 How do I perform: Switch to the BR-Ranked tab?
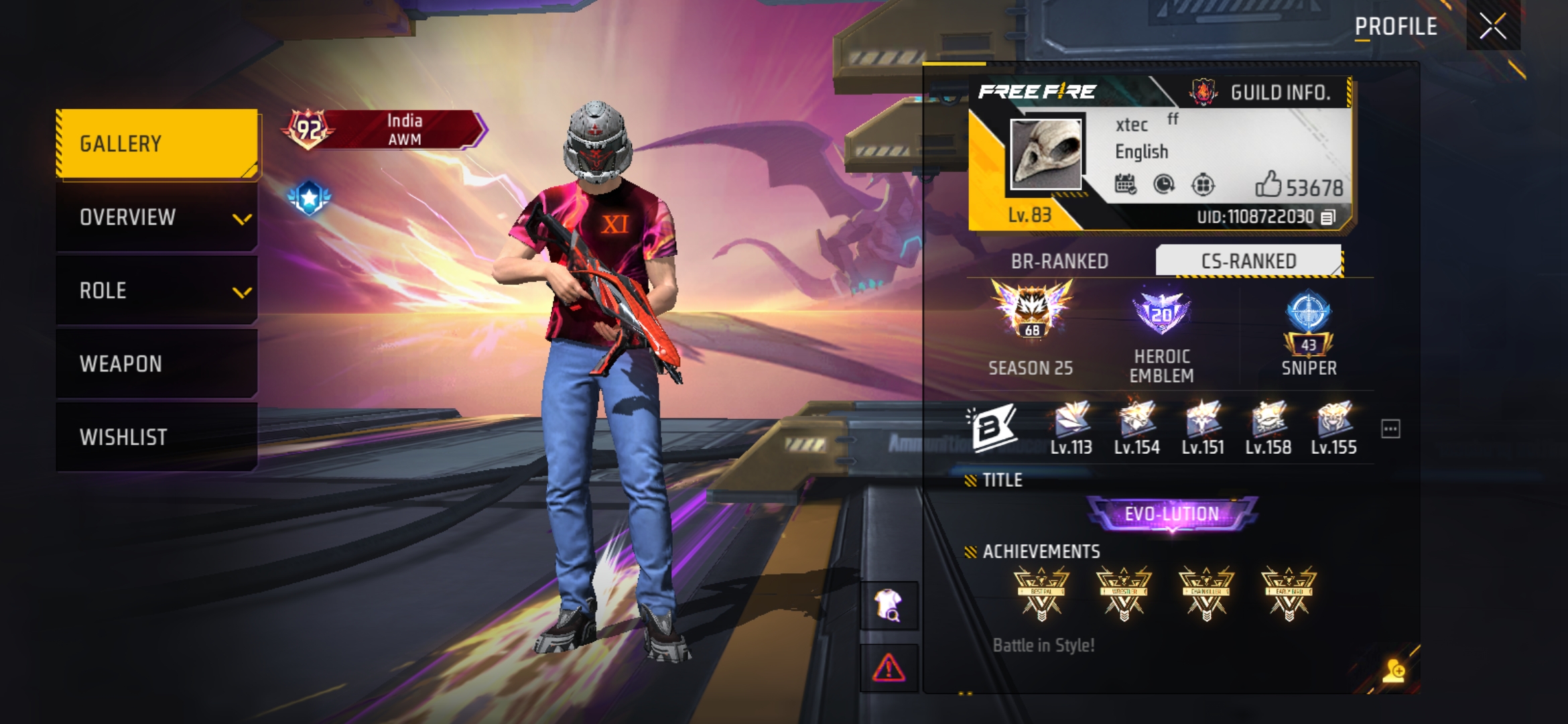(1059, 261)
